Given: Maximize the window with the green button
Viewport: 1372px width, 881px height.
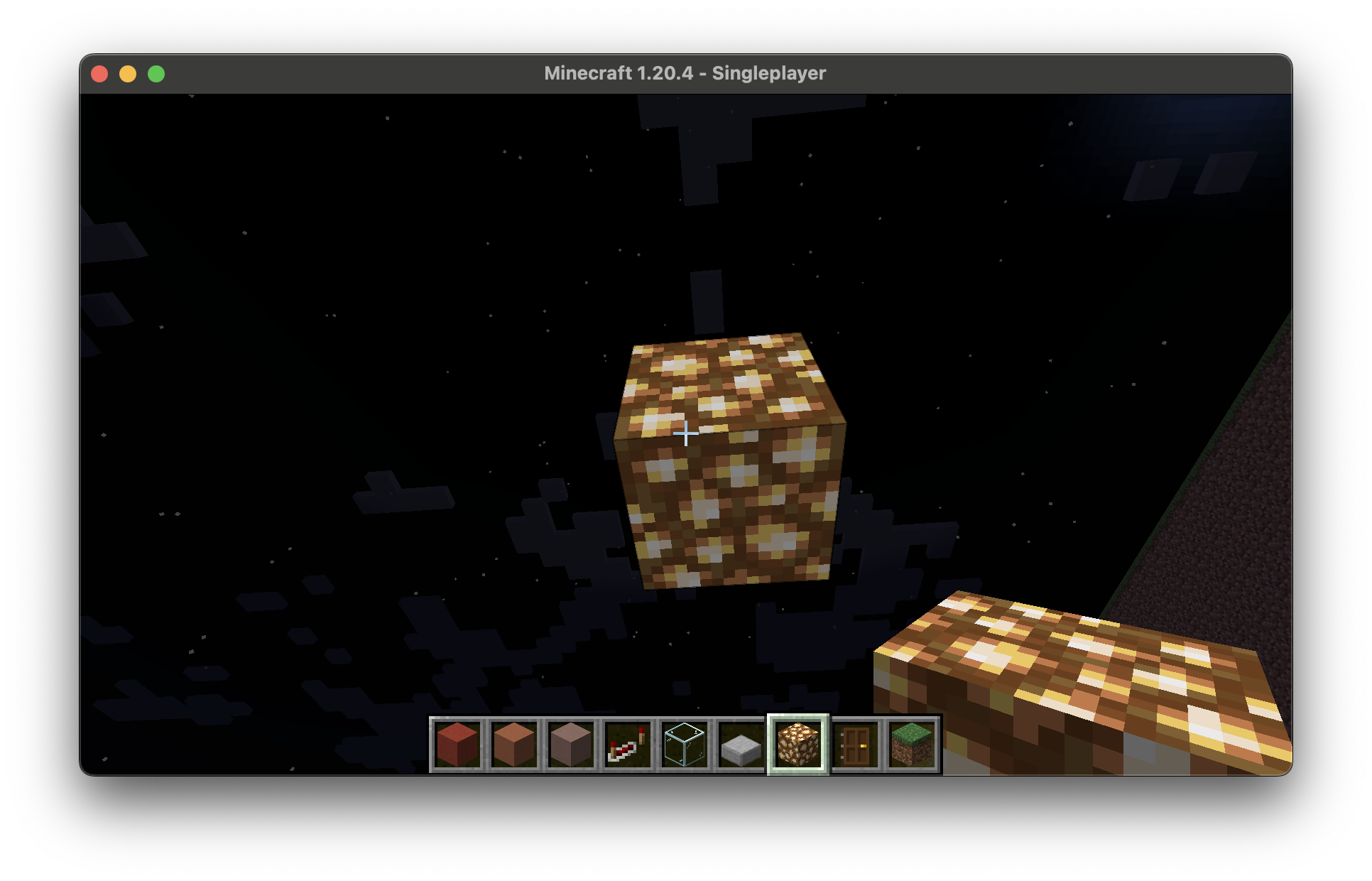Looking at the screenshot, I should [156, 74].
